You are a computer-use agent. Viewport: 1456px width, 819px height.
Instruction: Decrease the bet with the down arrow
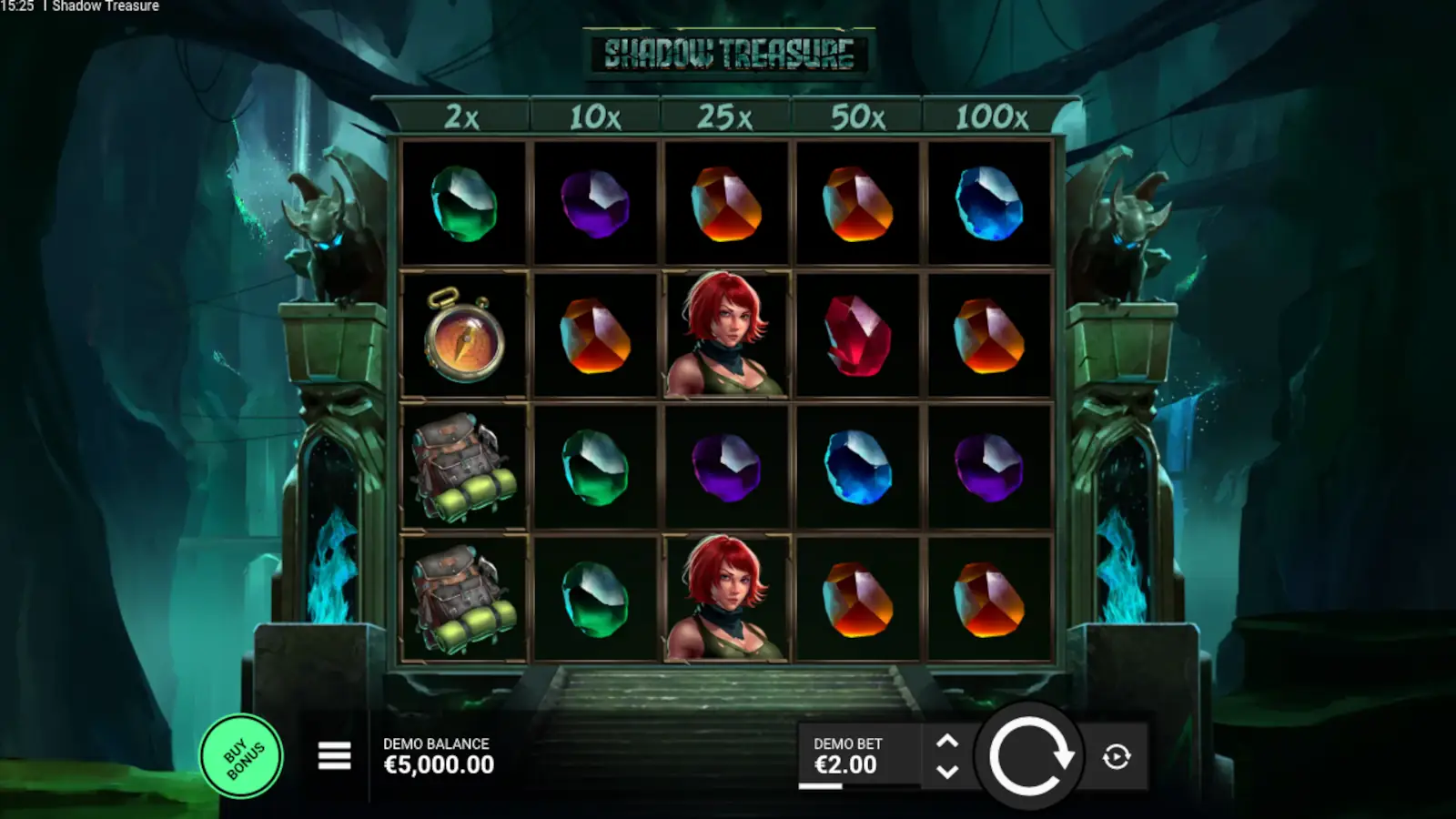[x=948, y=773]
